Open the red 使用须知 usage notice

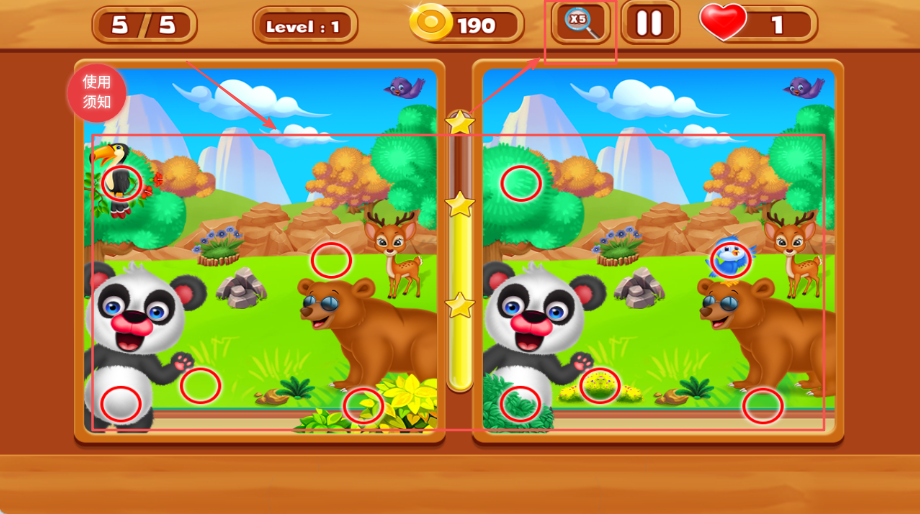tap(96, 92)
